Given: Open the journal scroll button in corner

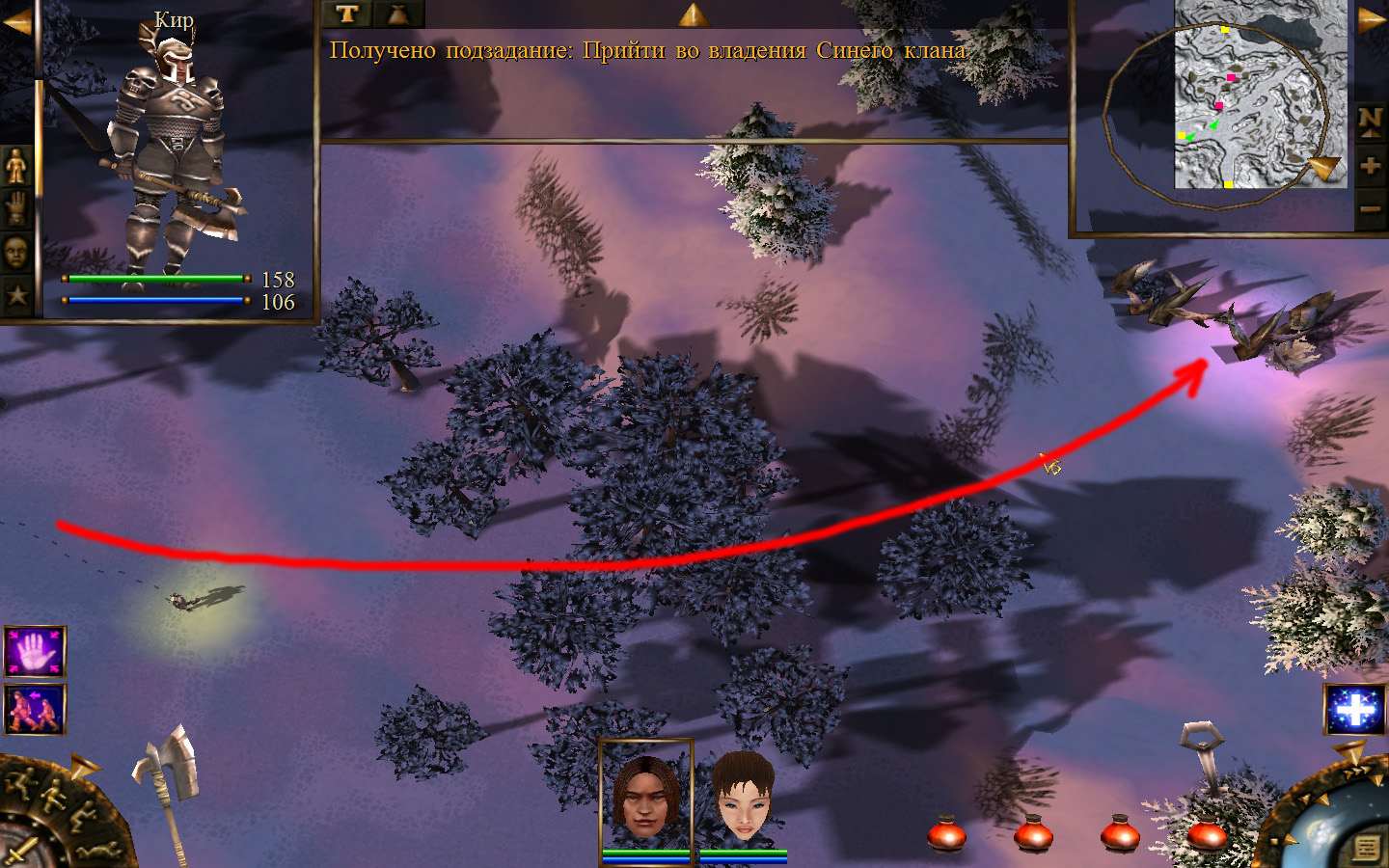Looking at the screenshot, I should point(1367,848).
